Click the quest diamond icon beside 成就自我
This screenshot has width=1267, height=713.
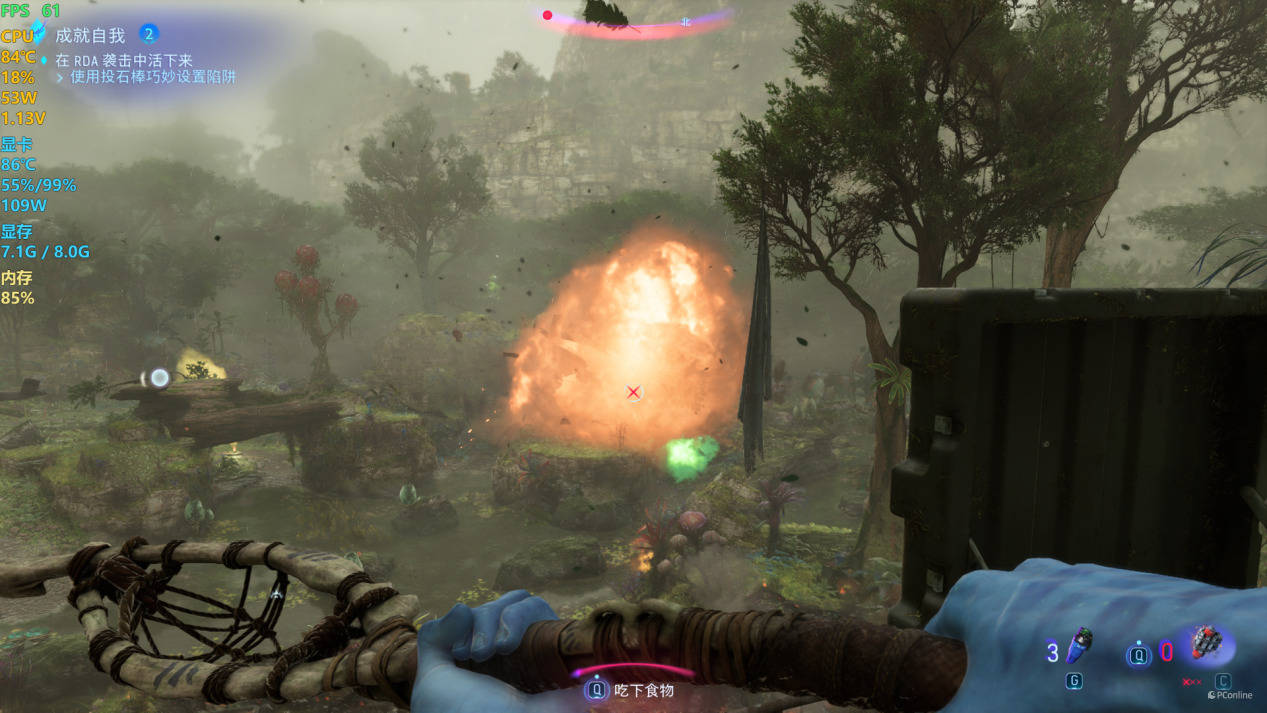click(x=38, y=31)
